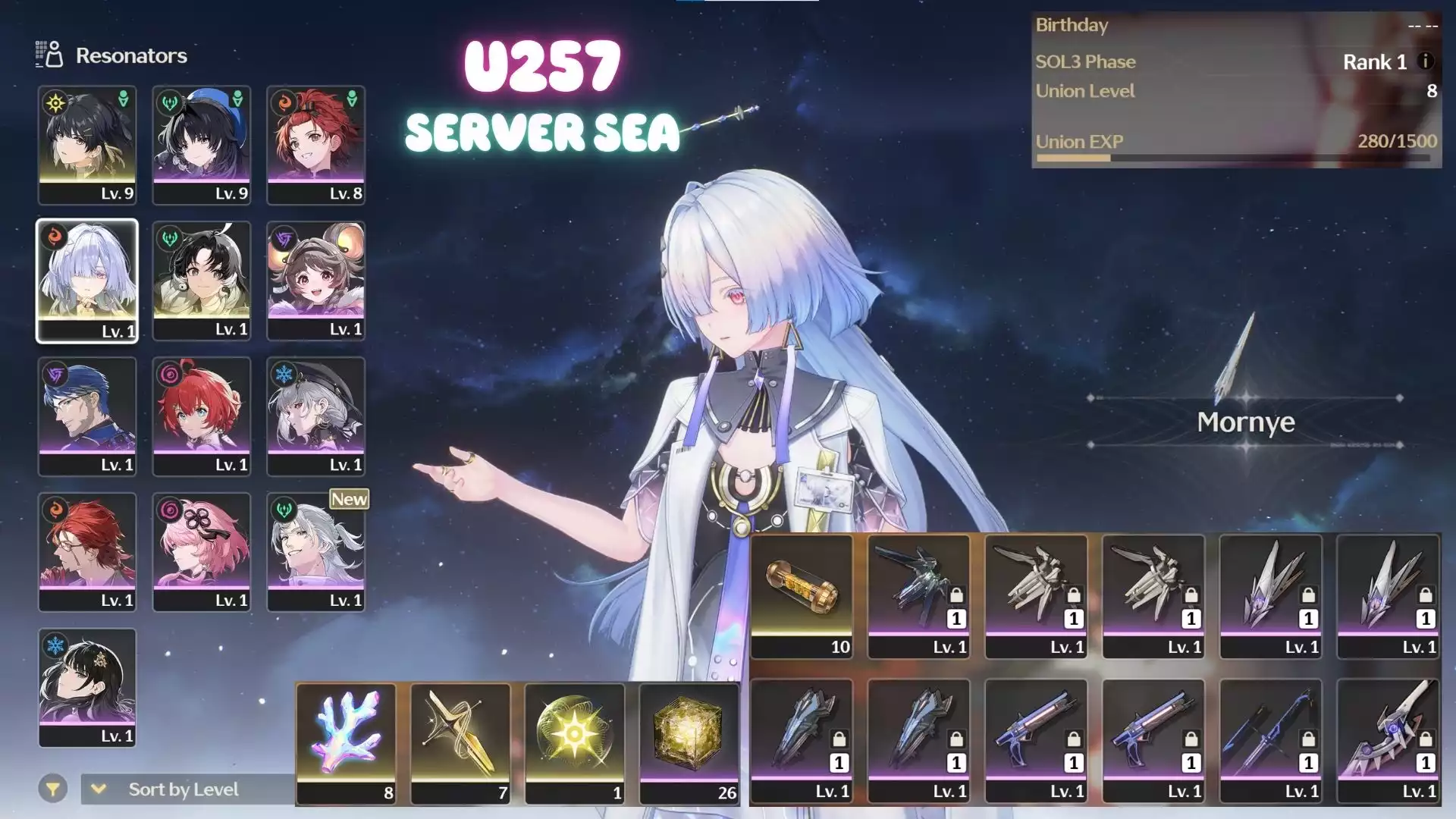The height and width of the screenshot is (819, 1456).
Task: Choose the black-haired resonator with flower hairpin
Action: coord(87,688)
